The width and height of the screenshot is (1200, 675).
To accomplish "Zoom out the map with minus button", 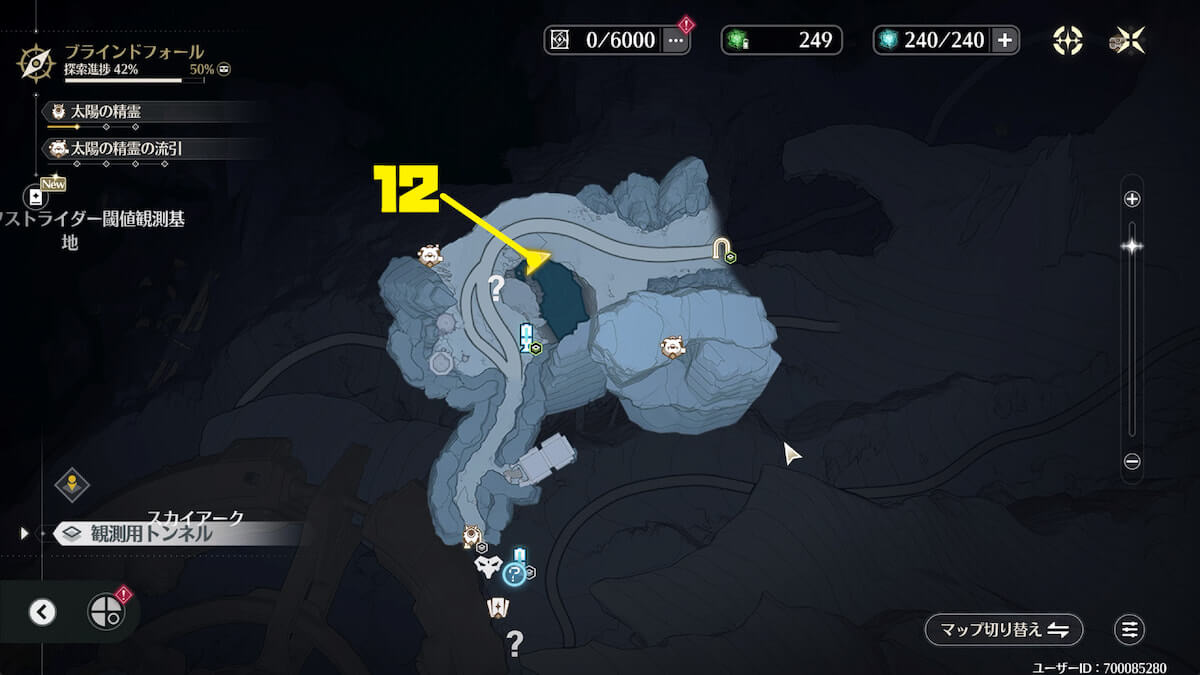I will tap(1132, 461).
